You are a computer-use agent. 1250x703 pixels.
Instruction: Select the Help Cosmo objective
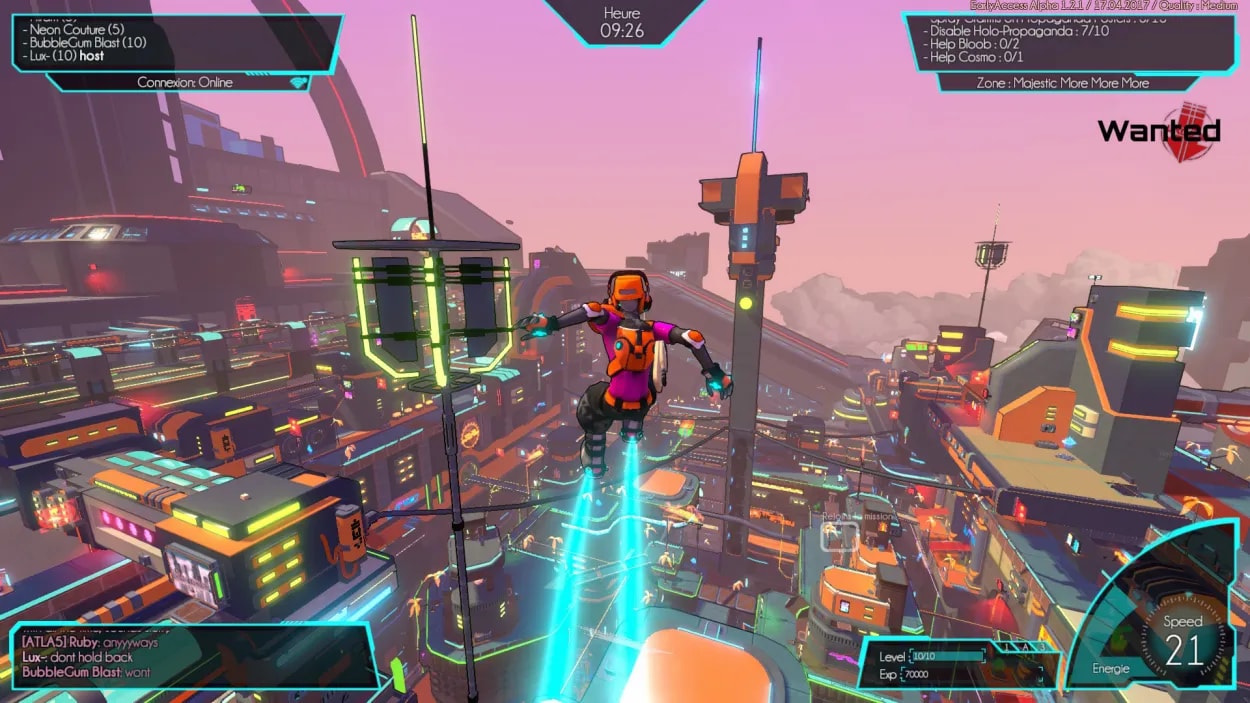pos(976,57)
